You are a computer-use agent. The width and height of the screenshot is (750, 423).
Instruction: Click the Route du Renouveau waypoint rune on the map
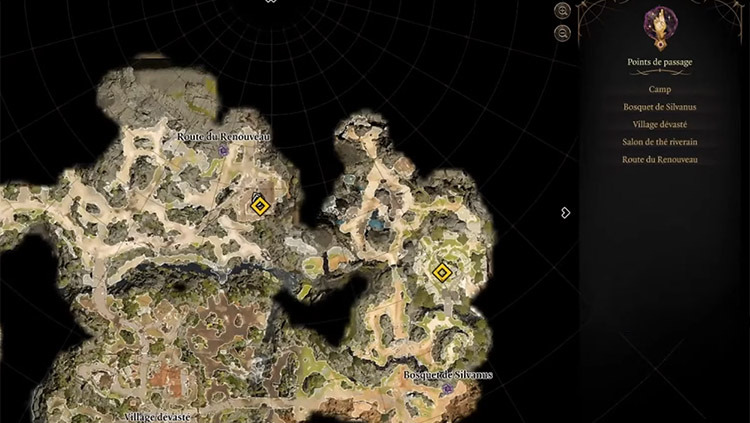pyautogui.click(x=224, y=150)
